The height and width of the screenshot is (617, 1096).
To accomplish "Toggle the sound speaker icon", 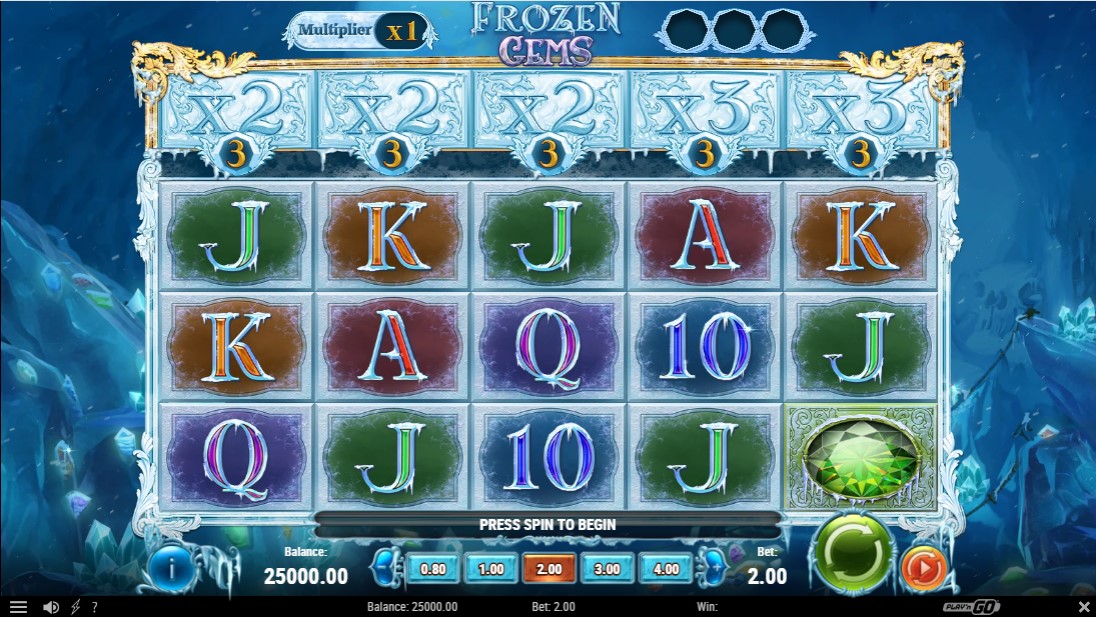I will pos(50,607).
